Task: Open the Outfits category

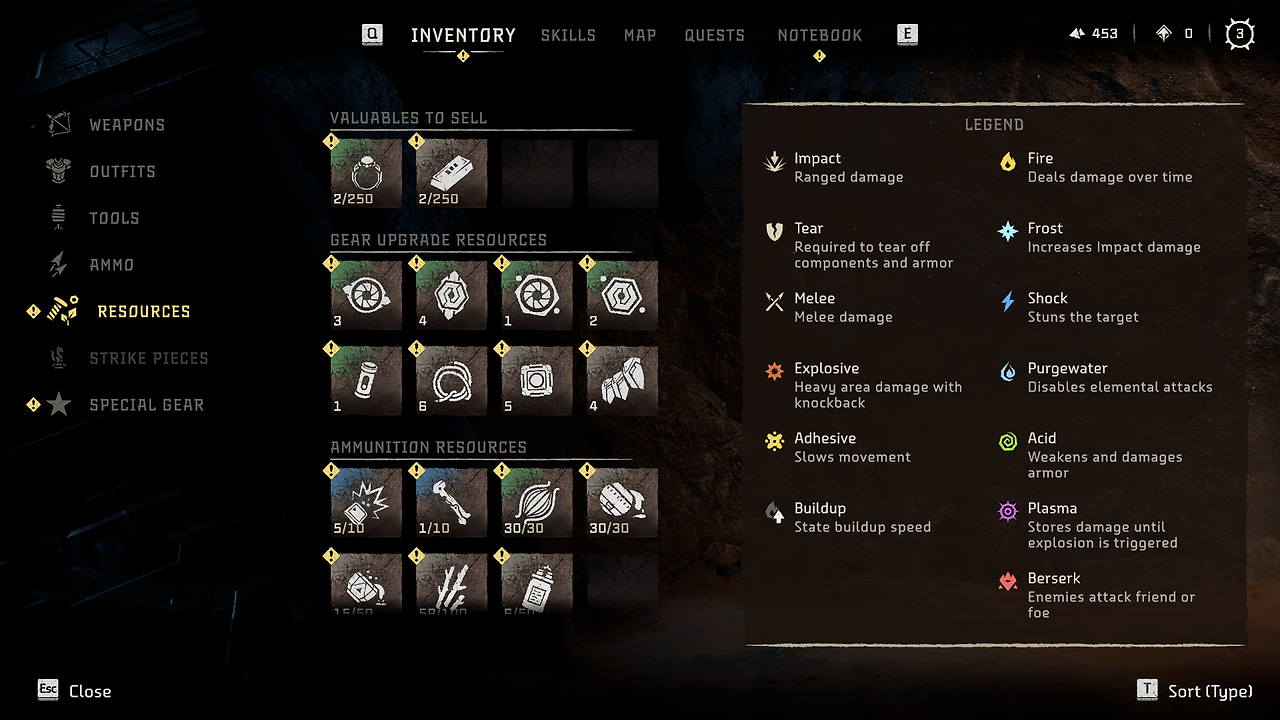Action: [122, 172]
